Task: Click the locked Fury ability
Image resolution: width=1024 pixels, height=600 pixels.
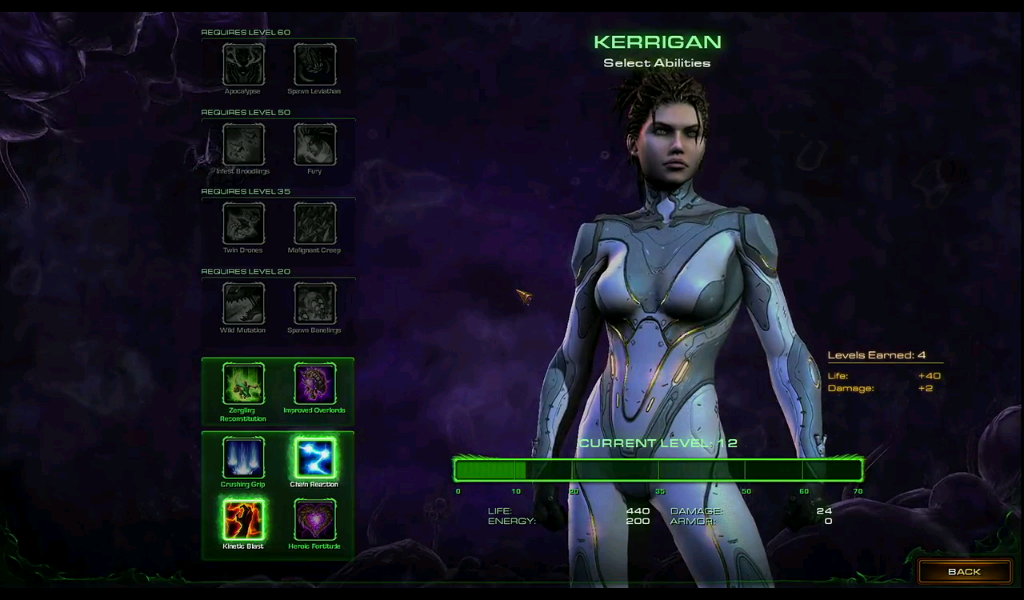Action: pos(314,144)
